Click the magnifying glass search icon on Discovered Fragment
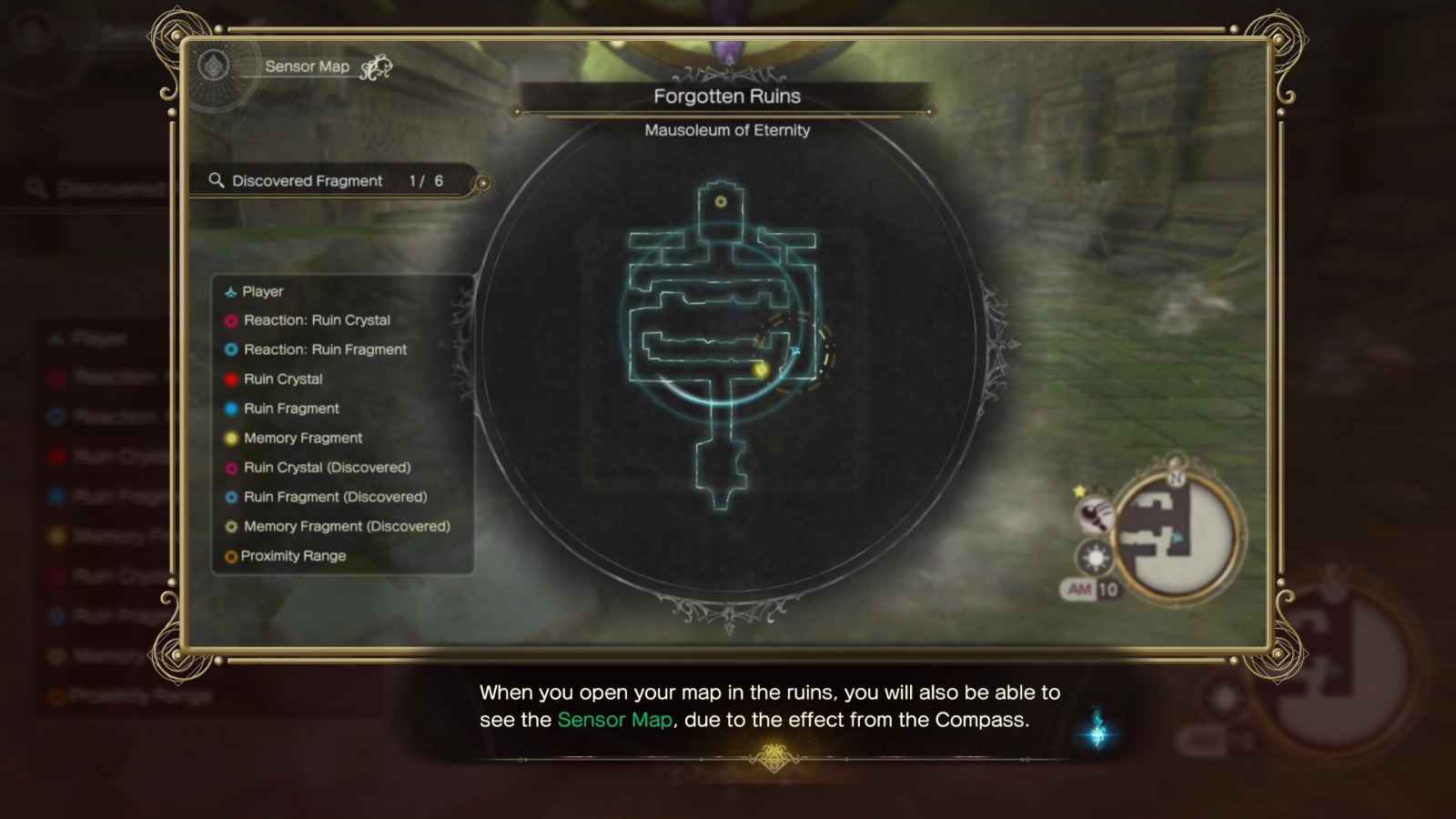 coord(216,180)
